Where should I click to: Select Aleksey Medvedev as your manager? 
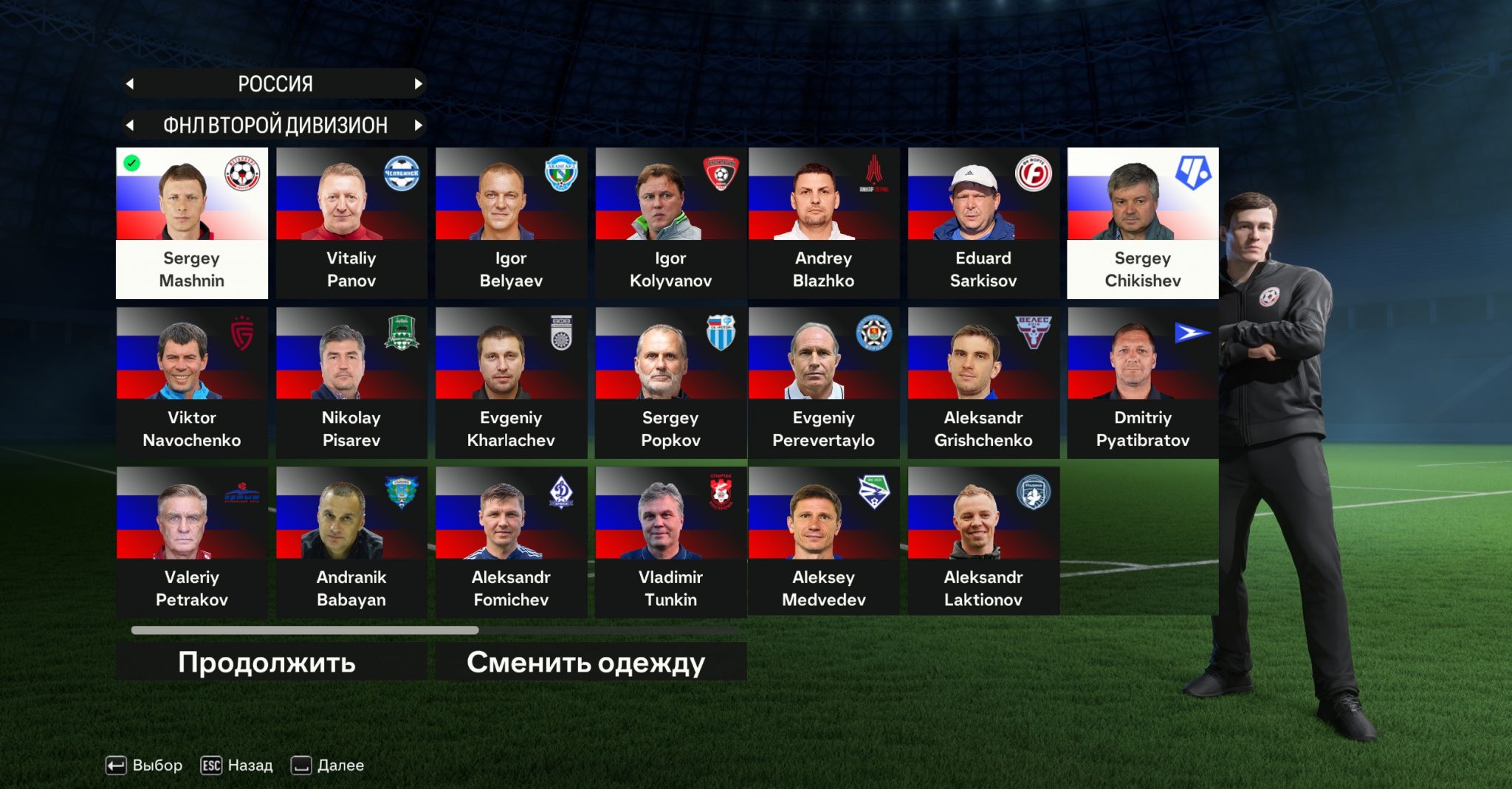click(x=823, y=539)
